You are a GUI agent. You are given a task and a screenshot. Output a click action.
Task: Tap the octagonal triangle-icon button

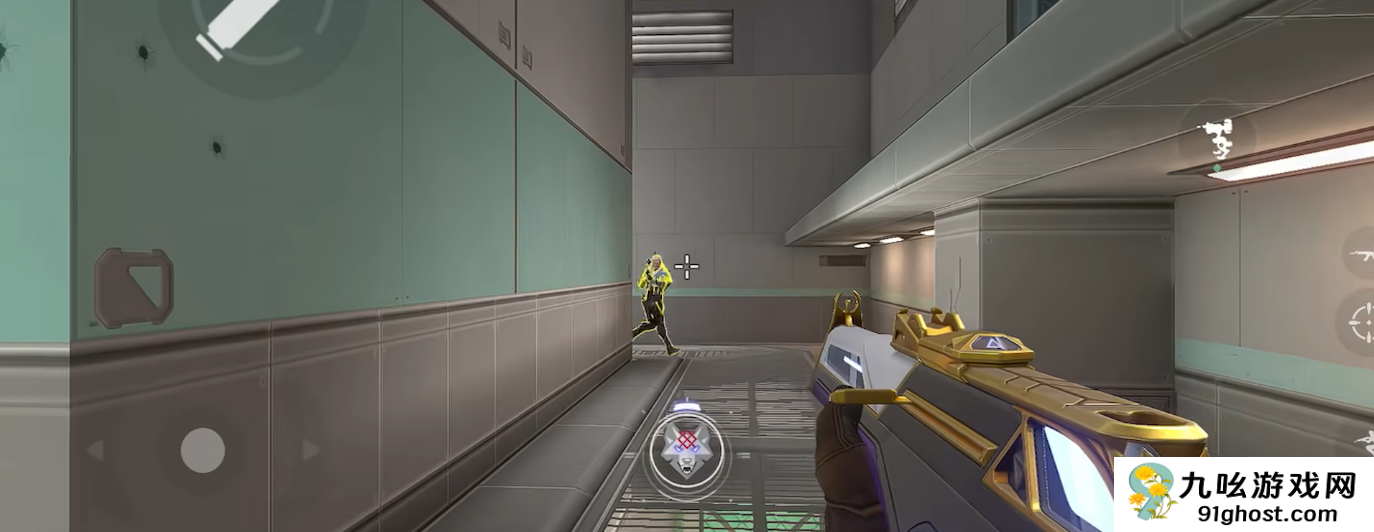point(134,288)
